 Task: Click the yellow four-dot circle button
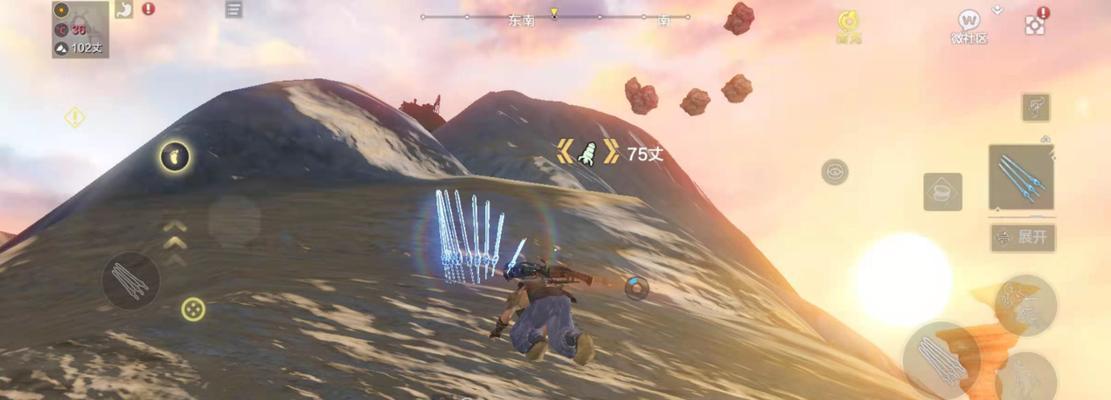(193, 309)
